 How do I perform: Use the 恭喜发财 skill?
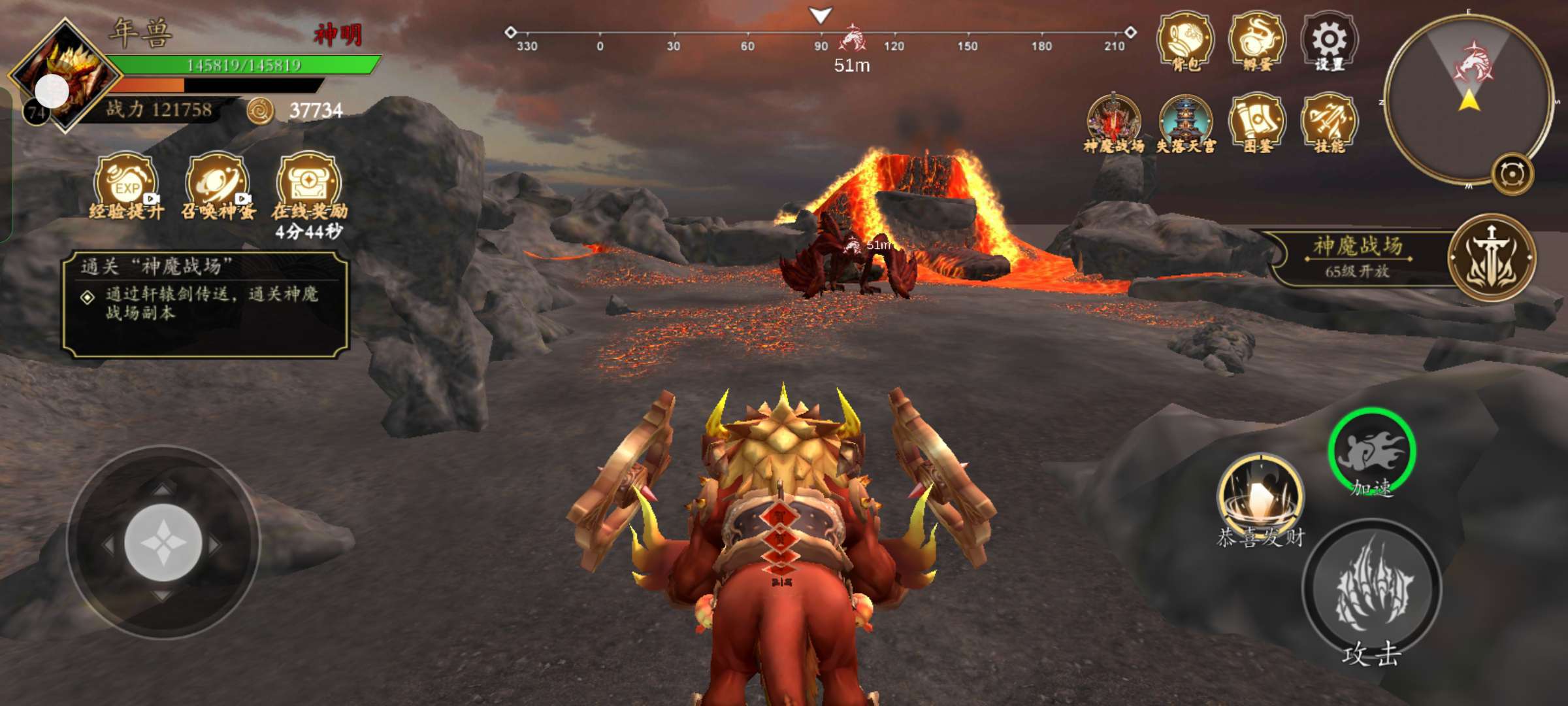tap(1260, 497)
